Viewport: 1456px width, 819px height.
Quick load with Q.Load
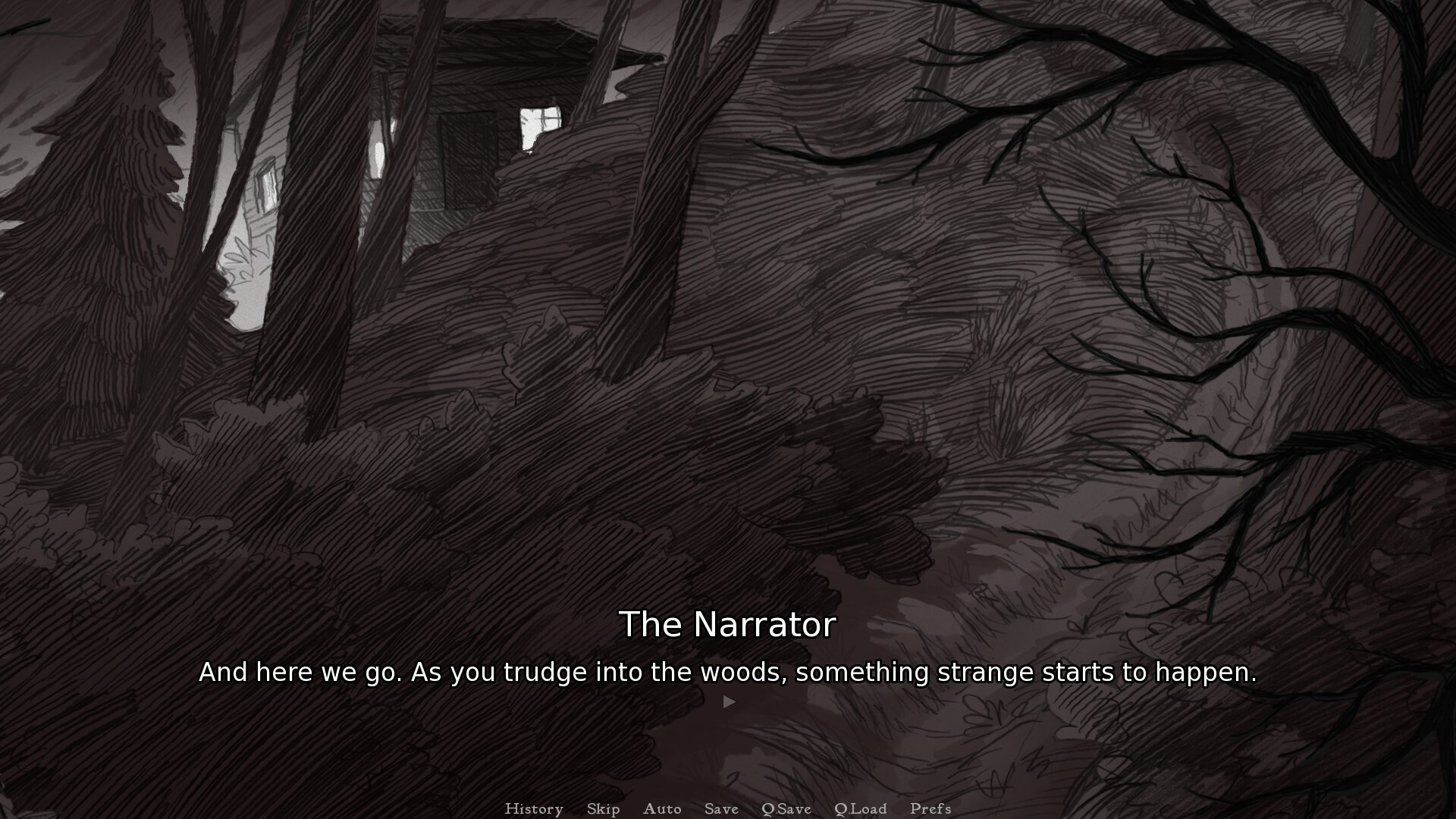pyautogui.click(x=860, y=808)
